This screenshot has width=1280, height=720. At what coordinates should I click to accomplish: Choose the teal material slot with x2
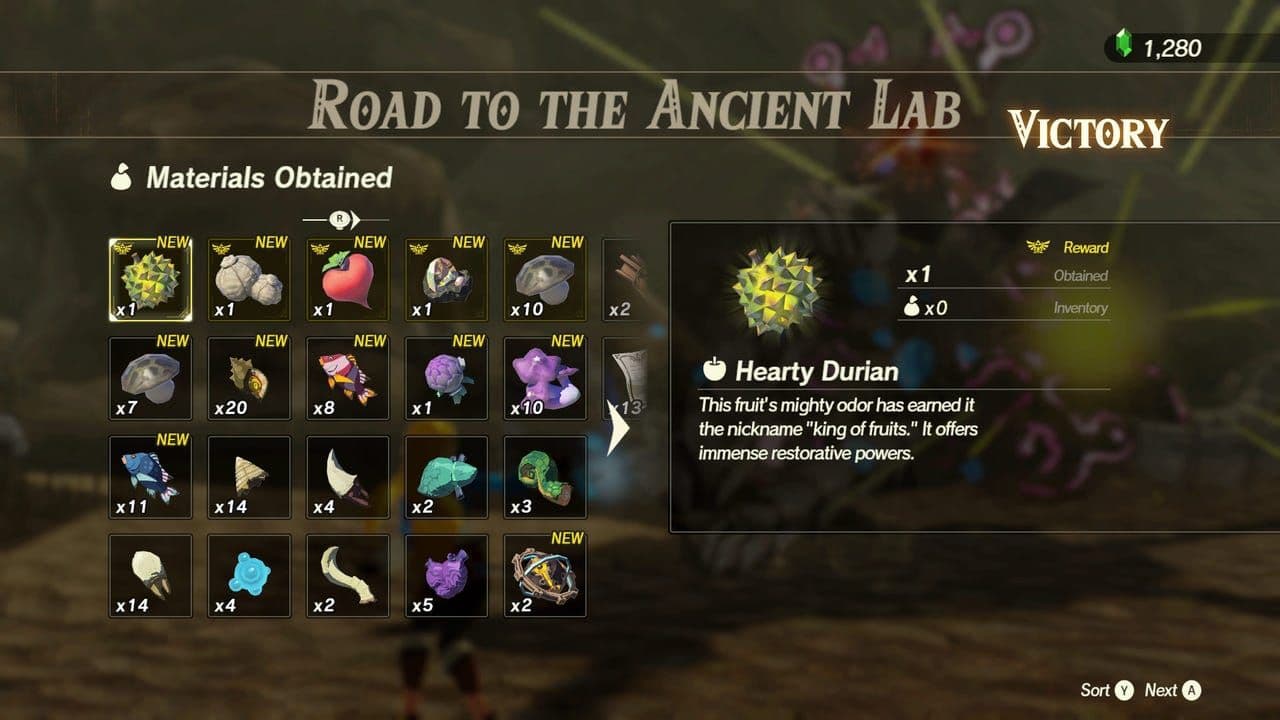point(446,477)
